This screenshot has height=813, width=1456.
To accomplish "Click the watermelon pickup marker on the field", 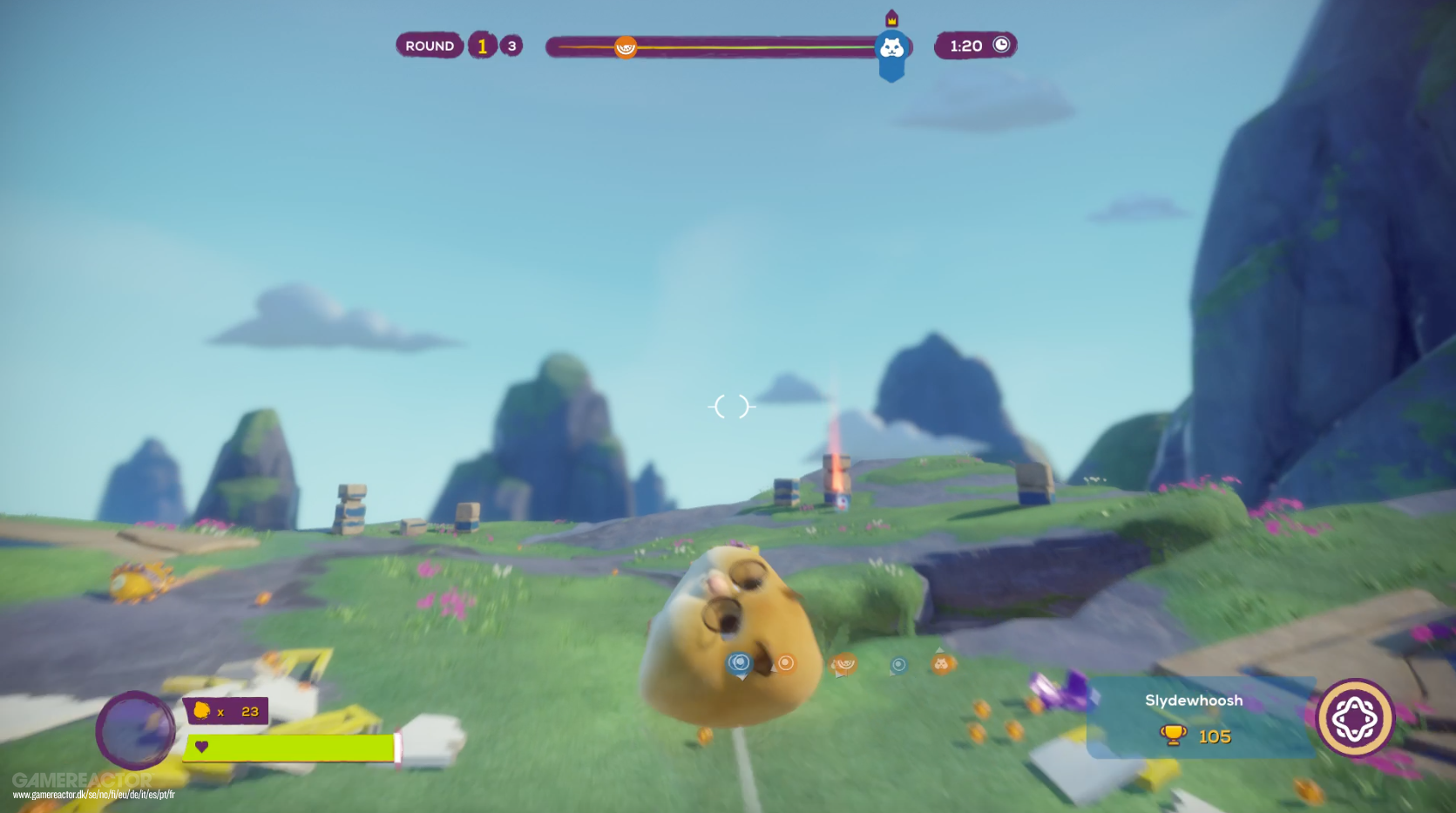I will pos(843,665).
